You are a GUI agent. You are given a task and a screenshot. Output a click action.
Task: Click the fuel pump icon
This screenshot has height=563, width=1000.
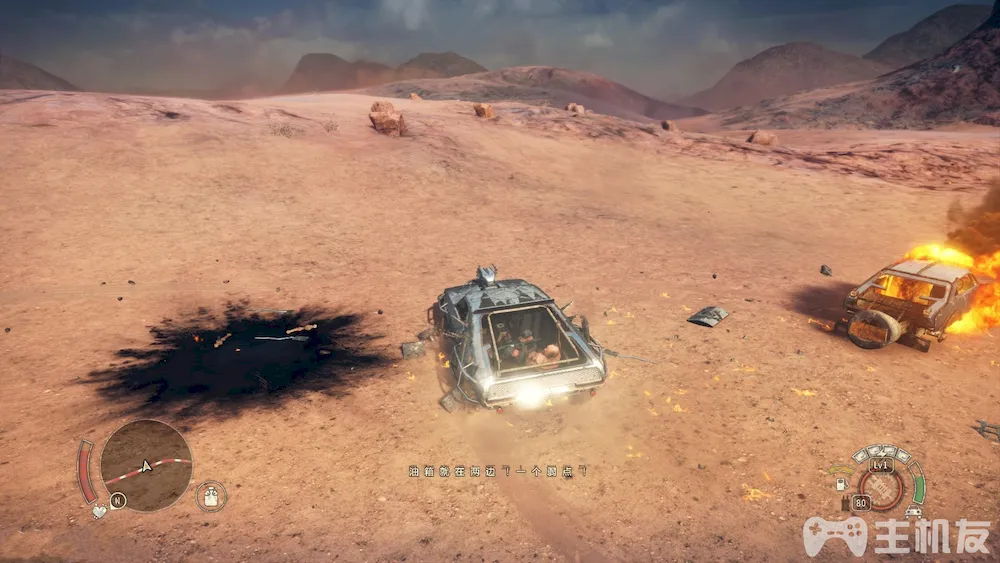[x=842, y=484]
